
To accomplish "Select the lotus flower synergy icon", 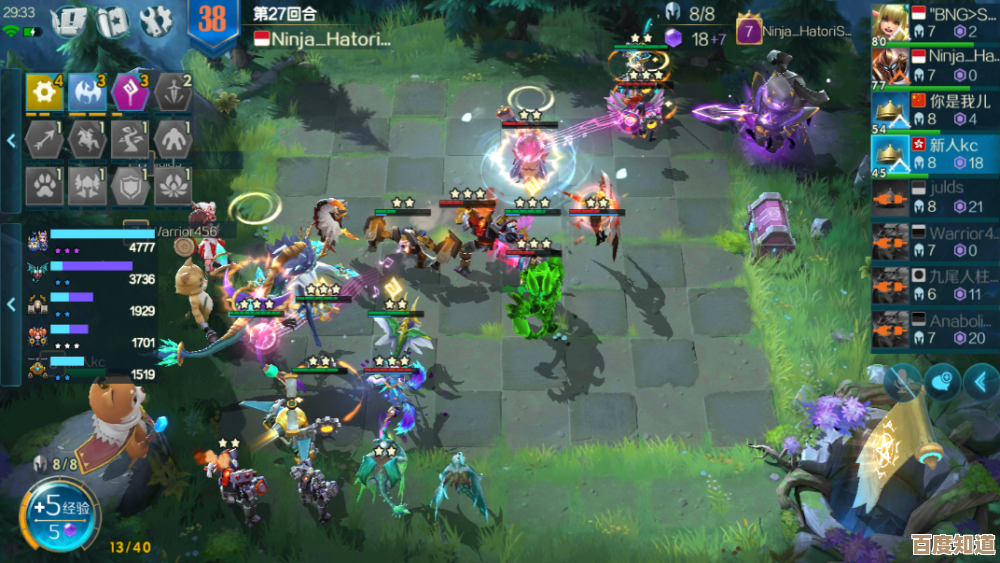I will click(174, 184).
